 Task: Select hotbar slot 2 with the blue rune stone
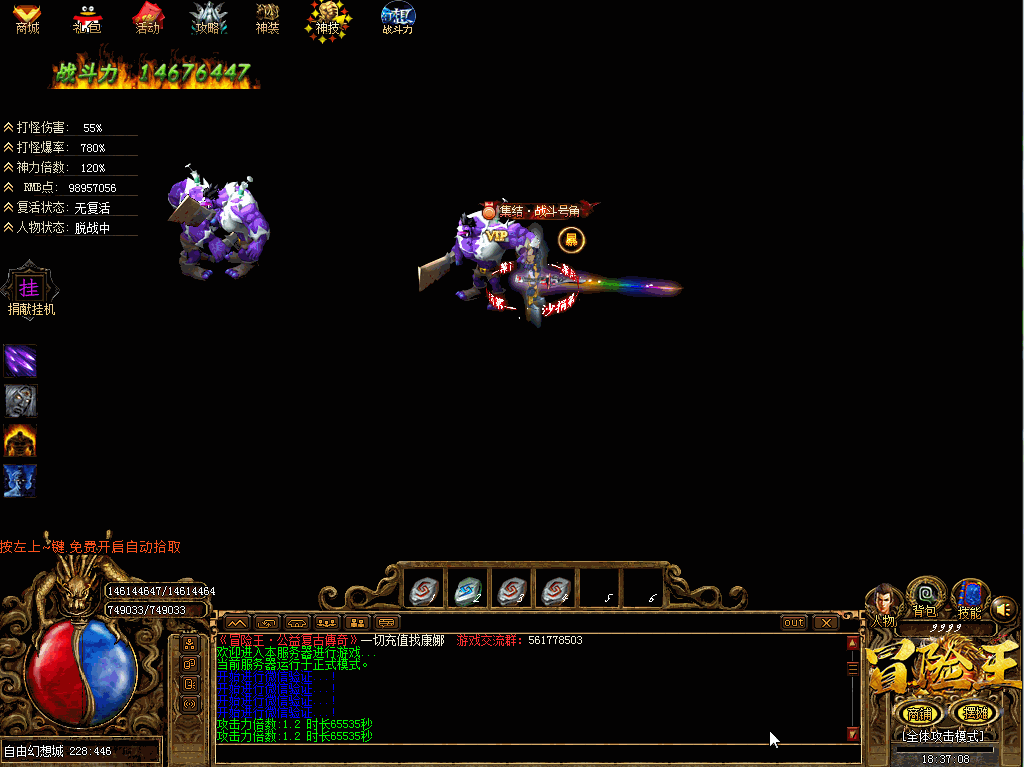tap(467, 591)
